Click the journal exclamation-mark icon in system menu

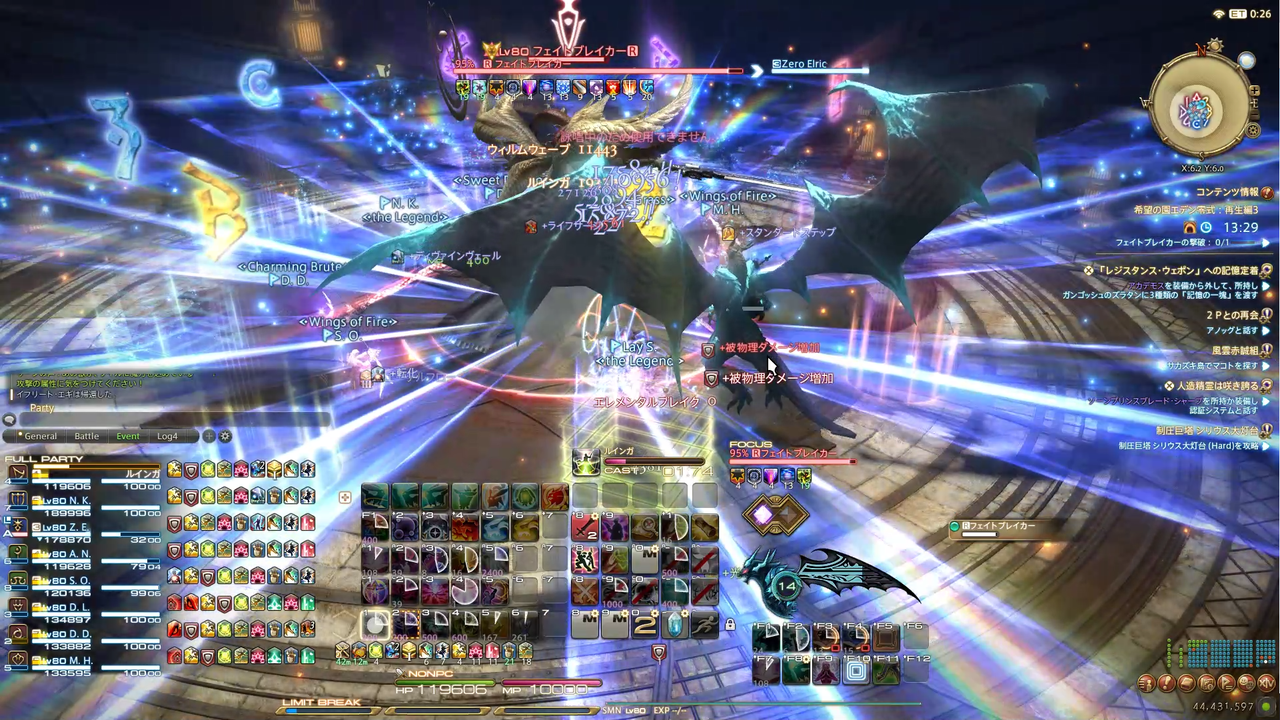[x=1167, y=683]
